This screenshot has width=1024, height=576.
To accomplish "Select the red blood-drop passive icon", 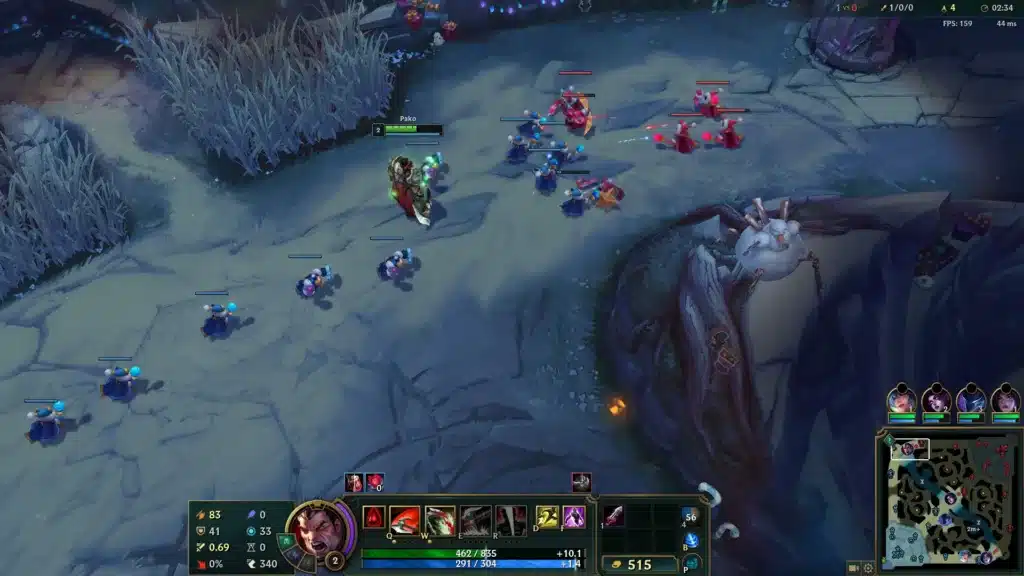I will tap(374, 517).
